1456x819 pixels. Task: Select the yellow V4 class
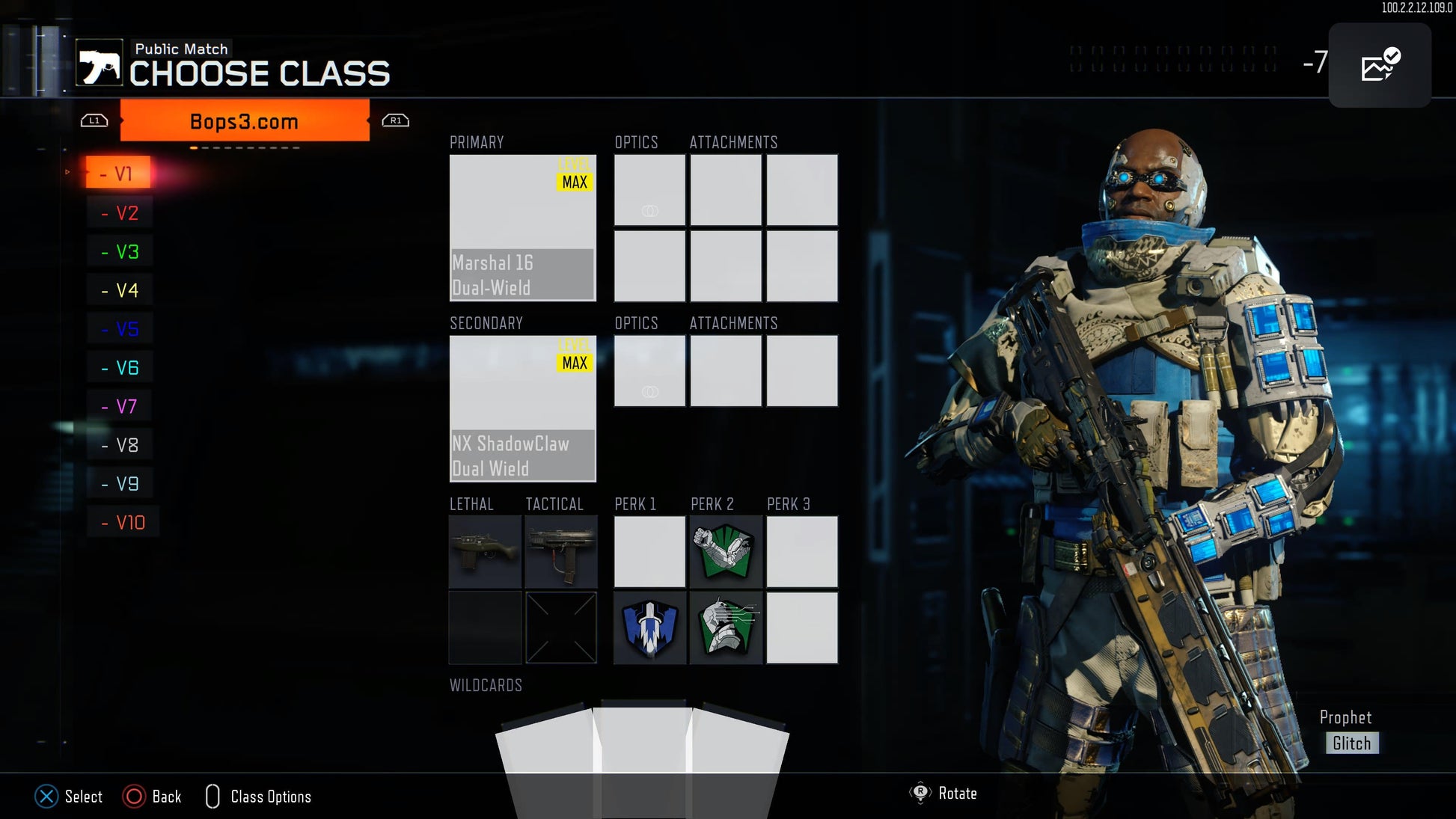click(120, 290)
